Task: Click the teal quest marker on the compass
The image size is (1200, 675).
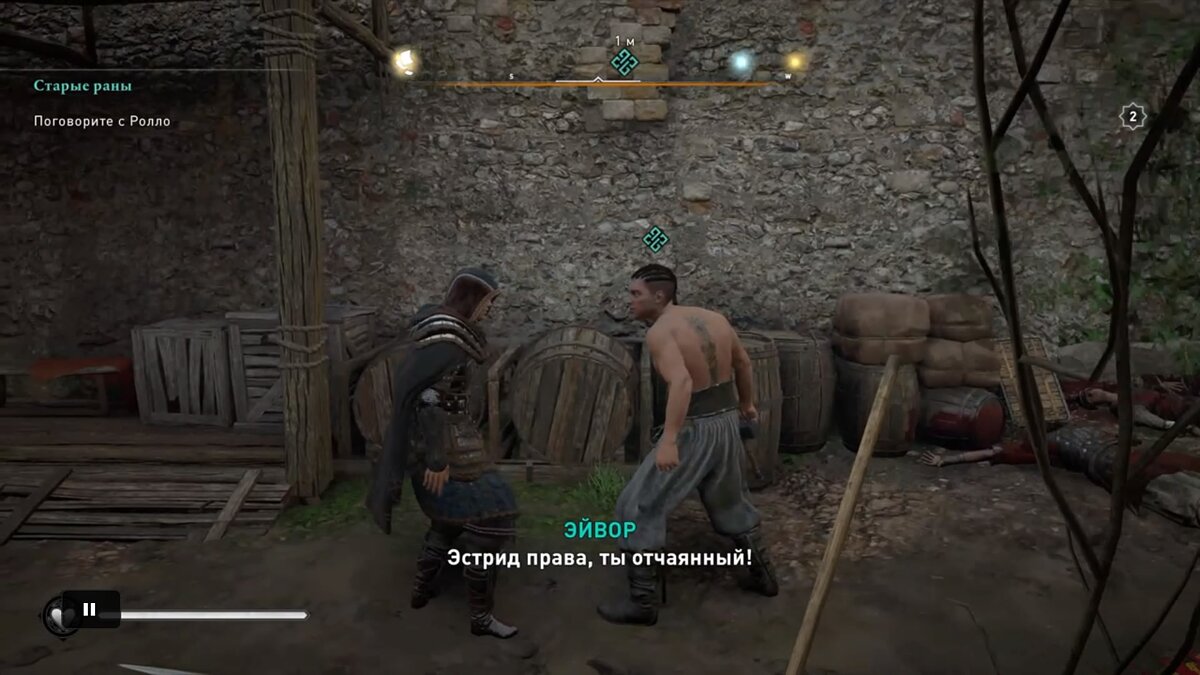Action: [625, 62]
